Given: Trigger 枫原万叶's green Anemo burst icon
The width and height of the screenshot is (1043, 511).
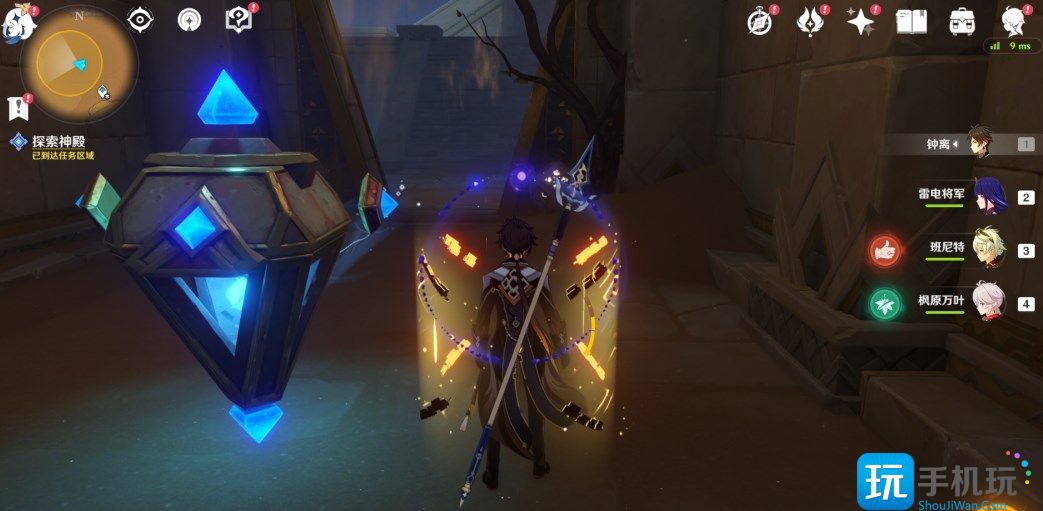Looking at the screenshot, I should coord(884,303).
